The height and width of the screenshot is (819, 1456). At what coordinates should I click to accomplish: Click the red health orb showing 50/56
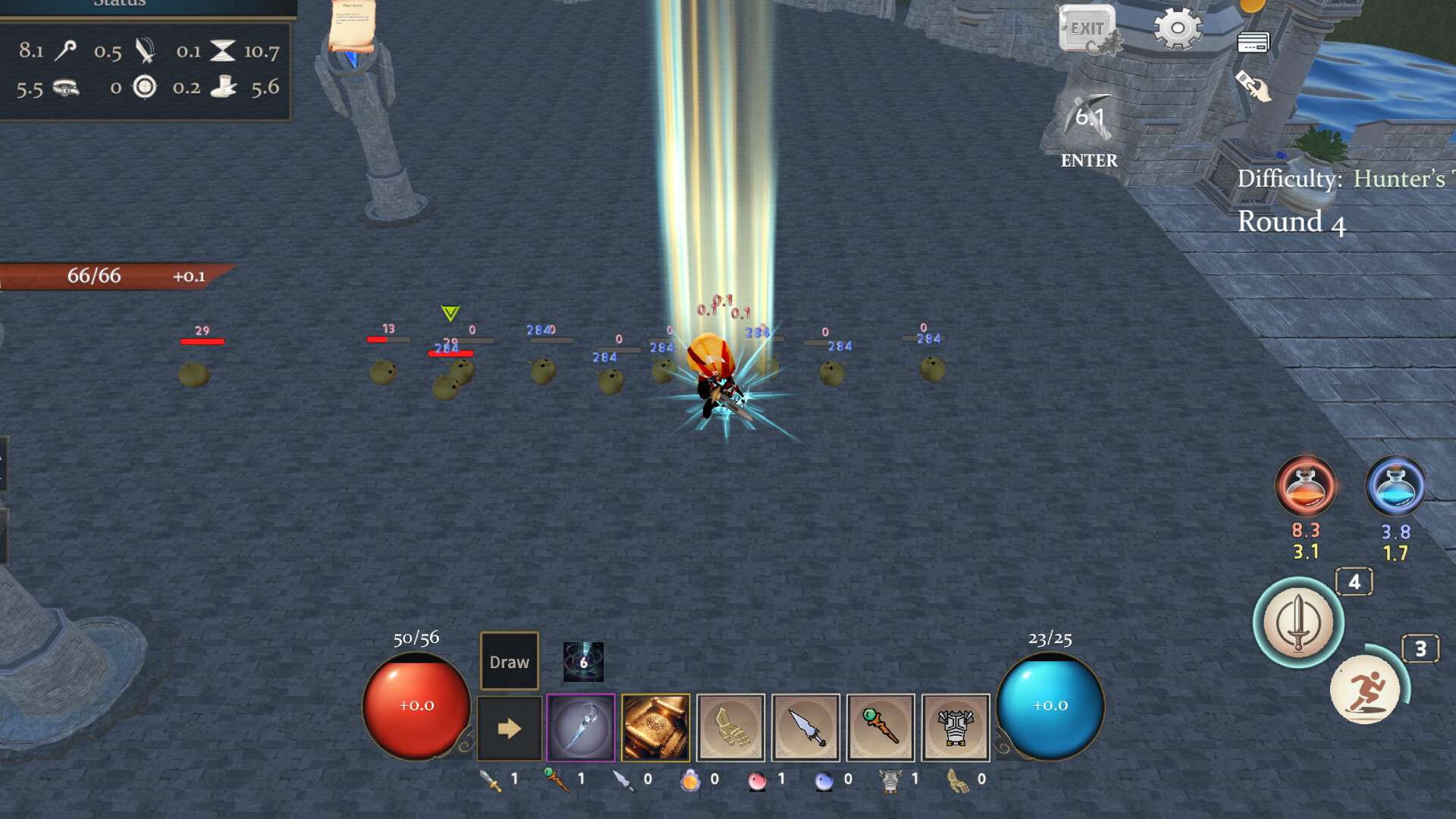(416, 707)
